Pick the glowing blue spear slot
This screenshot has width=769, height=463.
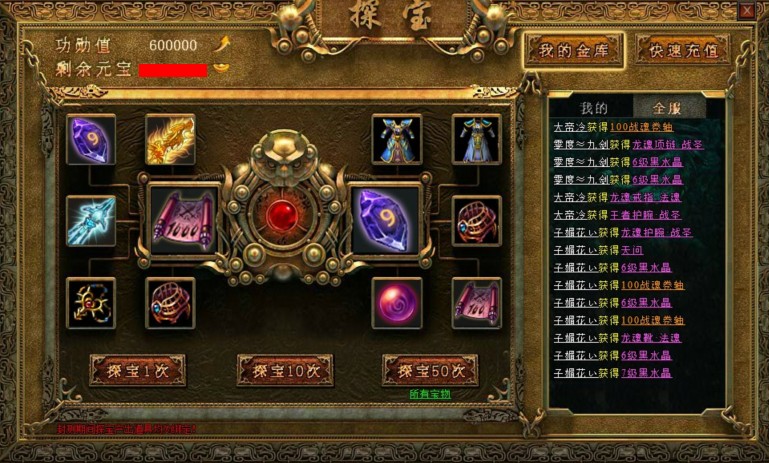click(91, 220)
